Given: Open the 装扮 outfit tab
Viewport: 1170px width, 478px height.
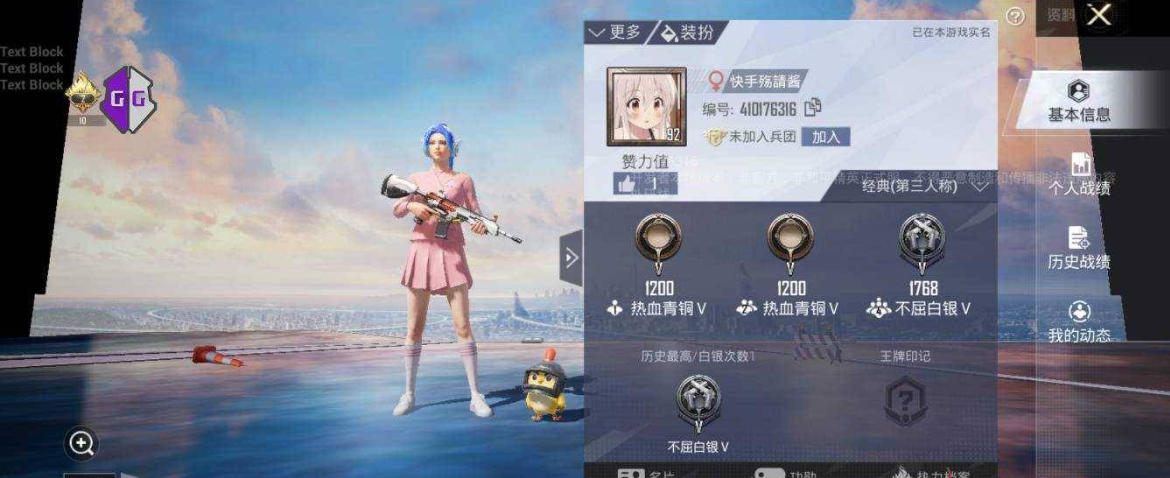Looking at the screenshot, I should (x=688, y=33).
